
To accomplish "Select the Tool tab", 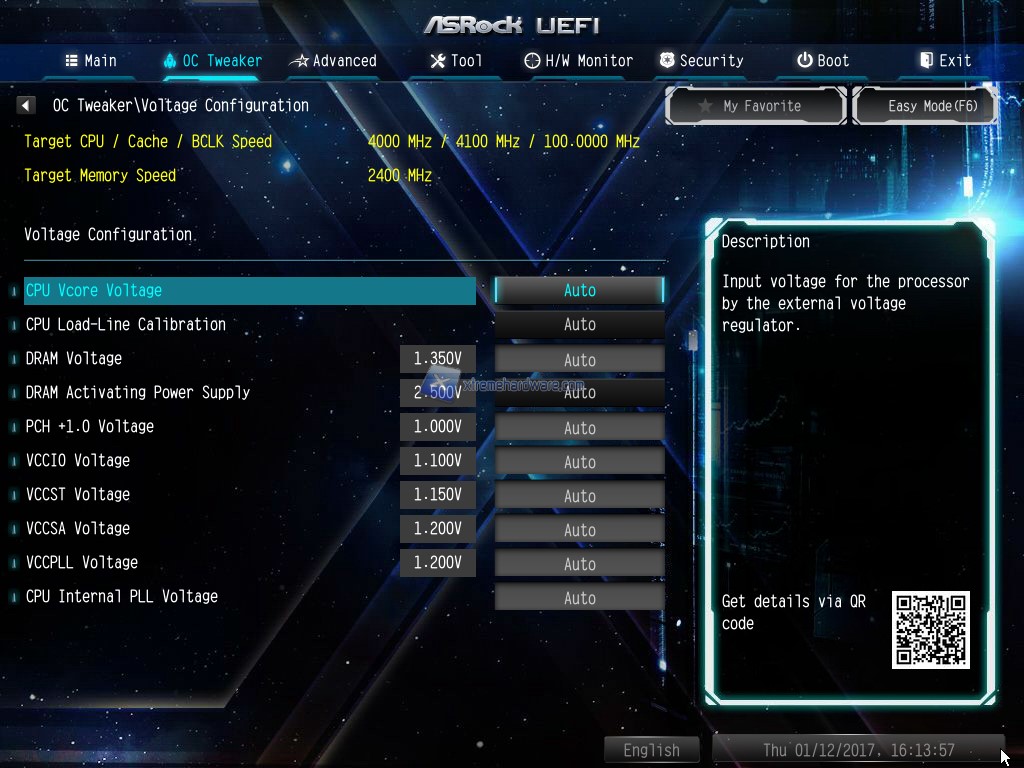I will [x=456, y=61].
